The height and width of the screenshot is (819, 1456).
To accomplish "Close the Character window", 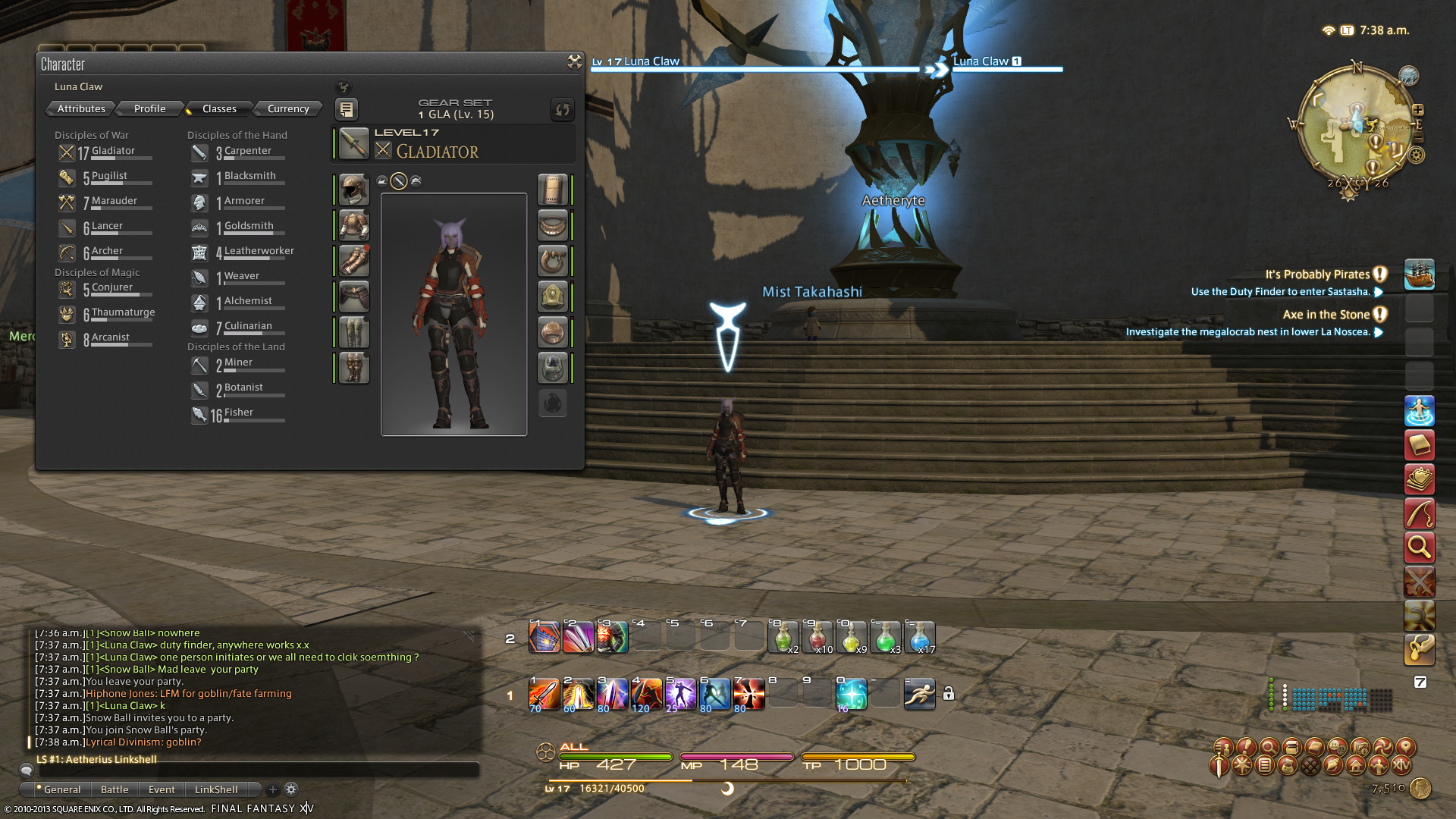I will [574, 62].
